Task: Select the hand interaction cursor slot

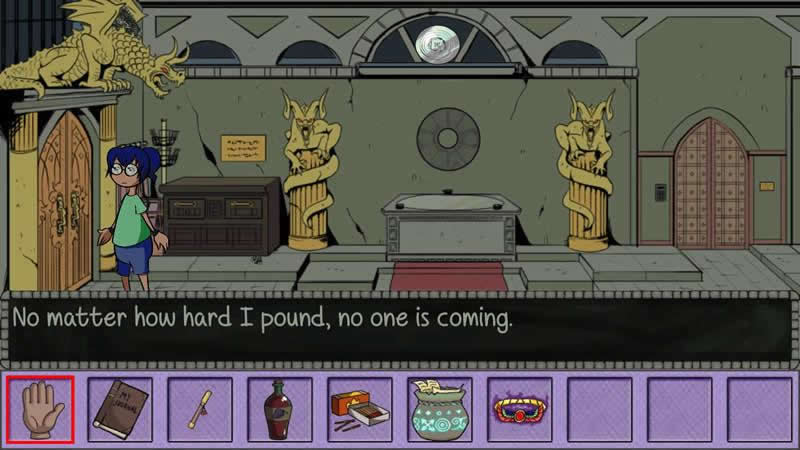Action: [x=40, y=409]
